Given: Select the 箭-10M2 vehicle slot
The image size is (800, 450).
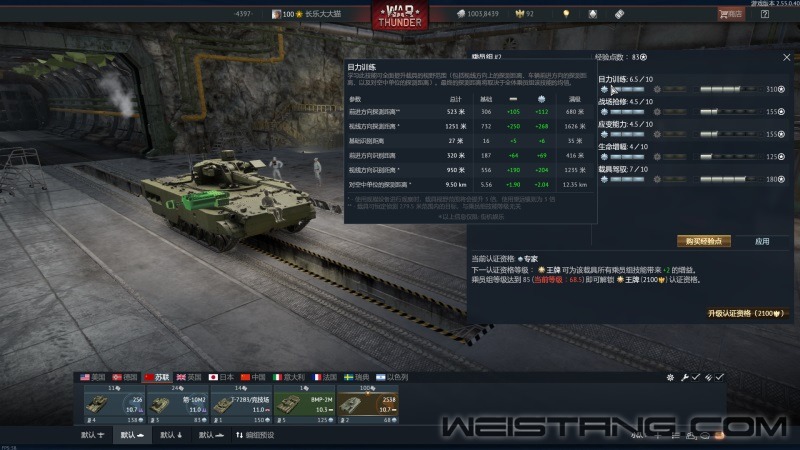Looking at the screenshot, I should tap(178, 403).
